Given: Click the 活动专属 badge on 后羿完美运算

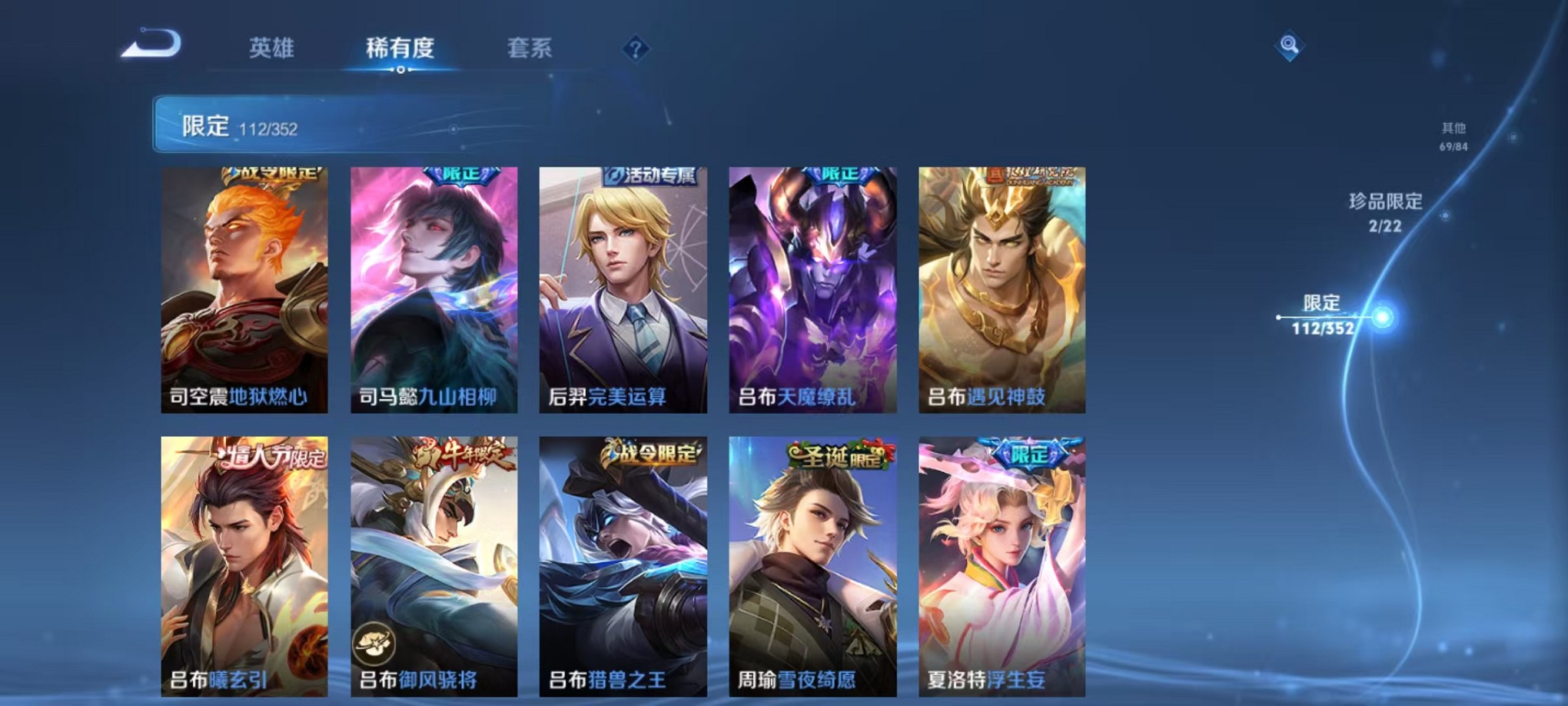Looking at the screenshot, I should click(651, 175).
